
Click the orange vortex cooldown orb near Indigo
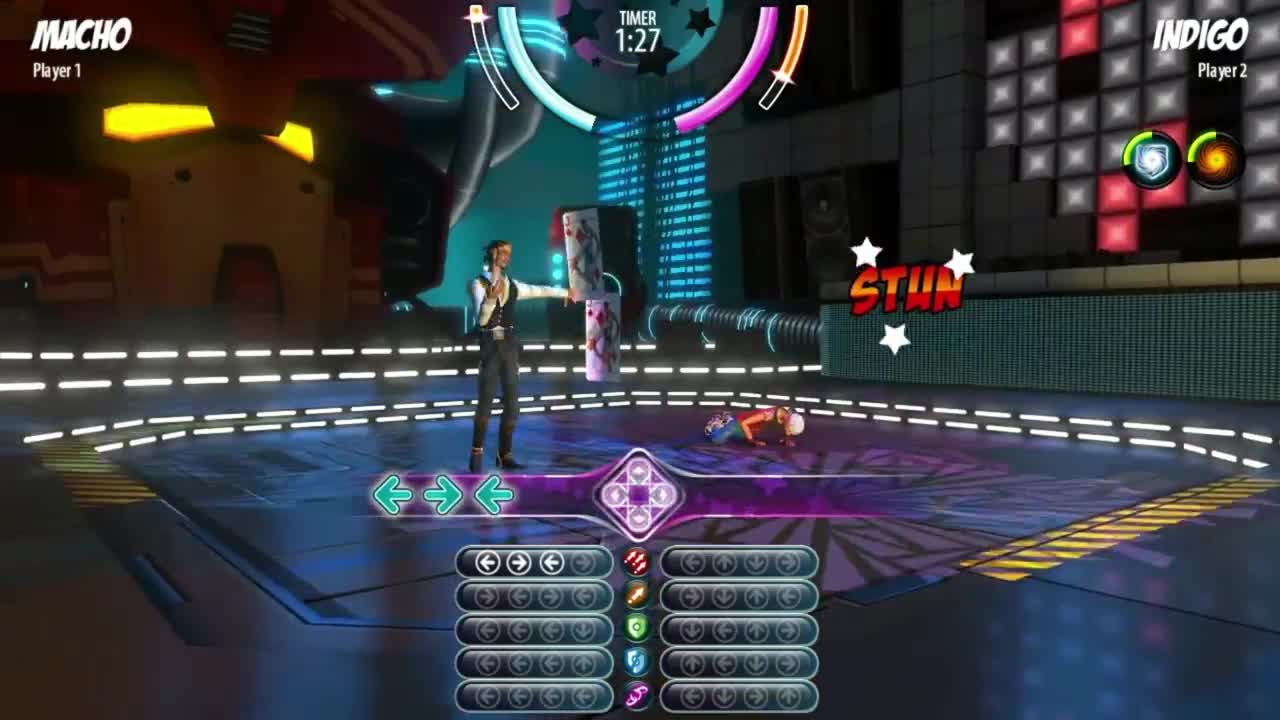pyautogui.click(x=1218, y=157)
